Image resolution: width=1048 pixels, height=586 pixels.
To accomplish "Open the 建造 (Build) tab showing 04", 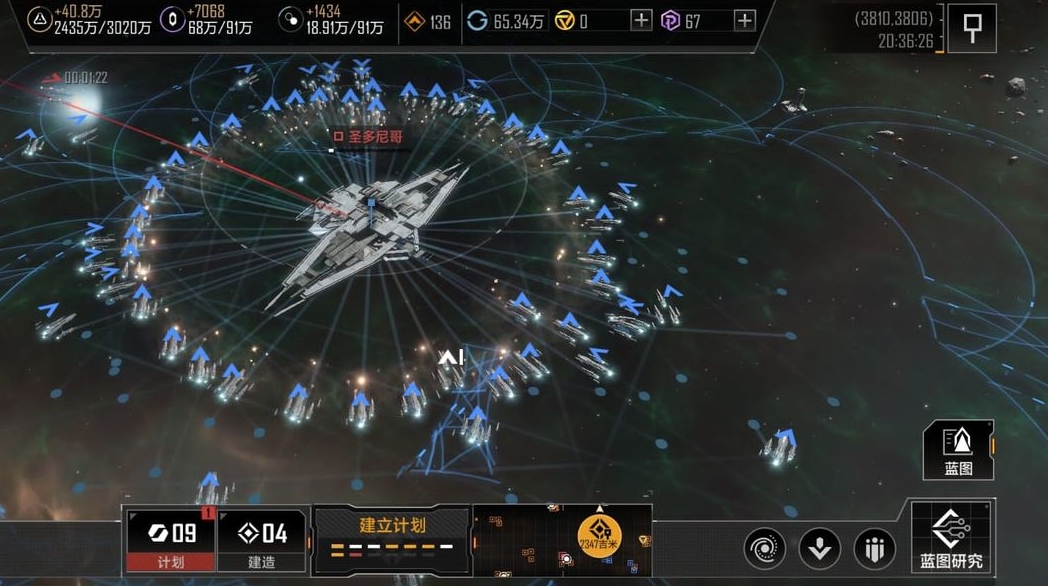I will tap(262, 539).
